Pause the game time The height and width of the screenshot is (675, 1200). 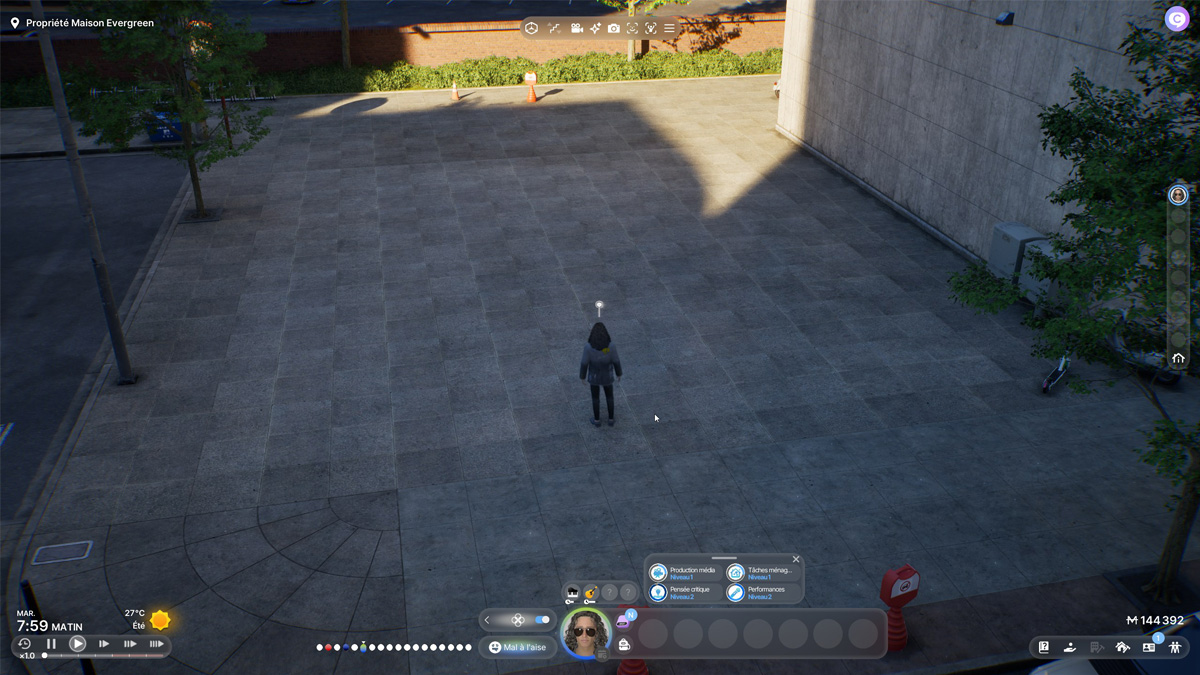(51, 644)
